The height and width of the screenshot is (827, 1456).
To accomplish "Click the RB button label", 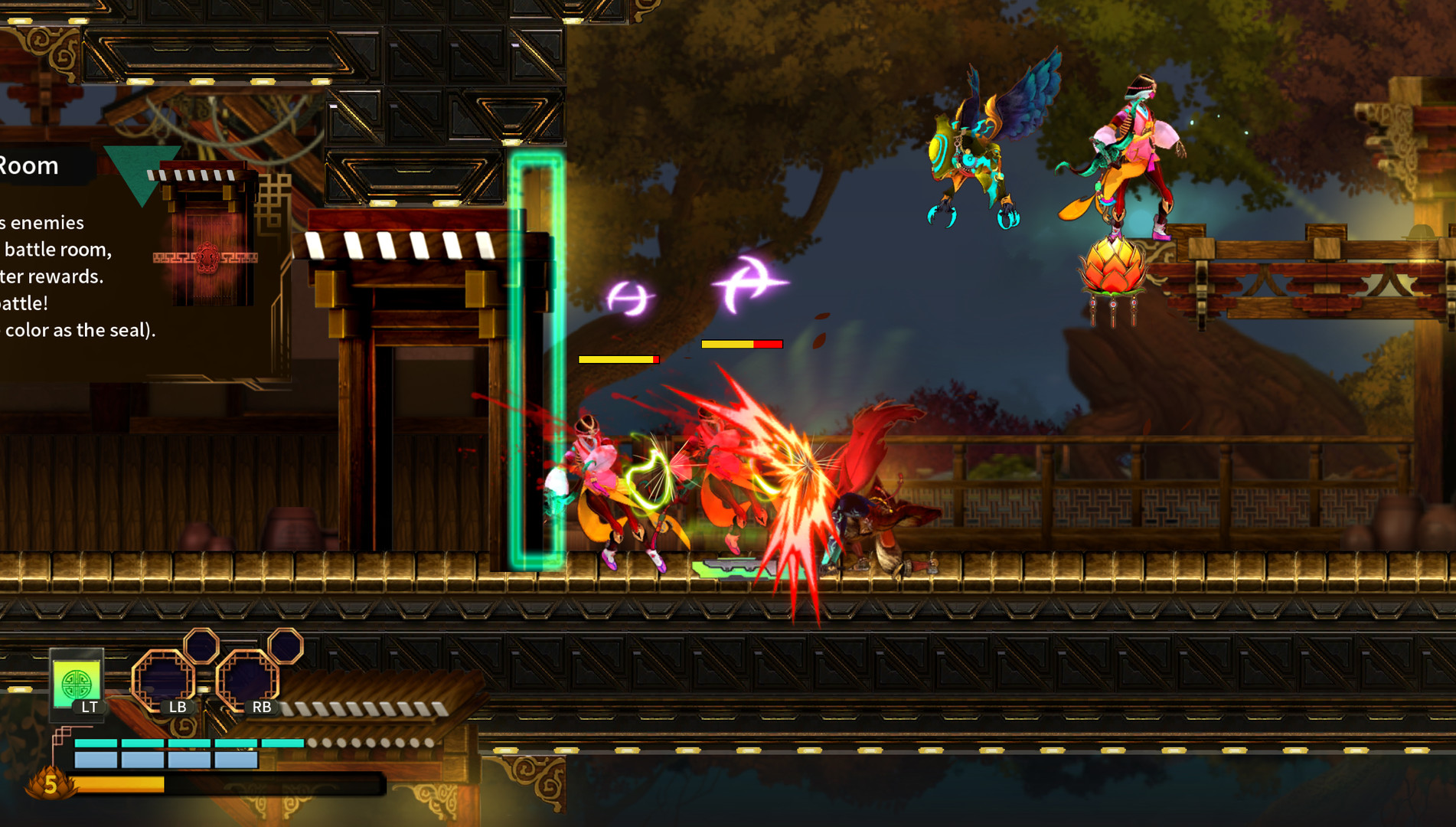I will [x=263, y=708].
